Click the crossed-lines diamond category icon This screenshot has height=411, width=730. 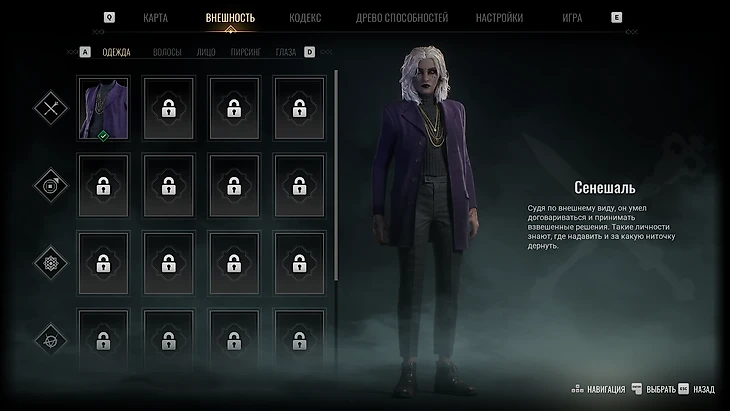49,107
